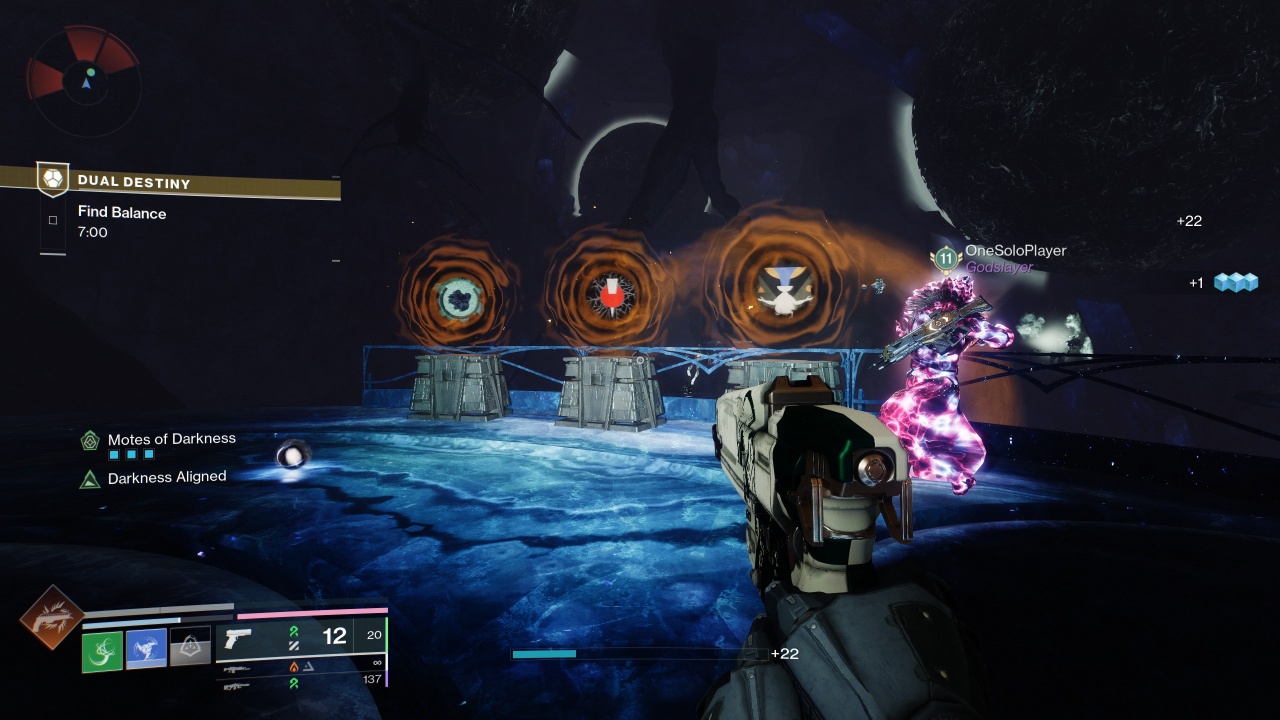Trigger the blue melee ability
Viewport: 1280px width, 720px height.
click(x=146, y=650)
